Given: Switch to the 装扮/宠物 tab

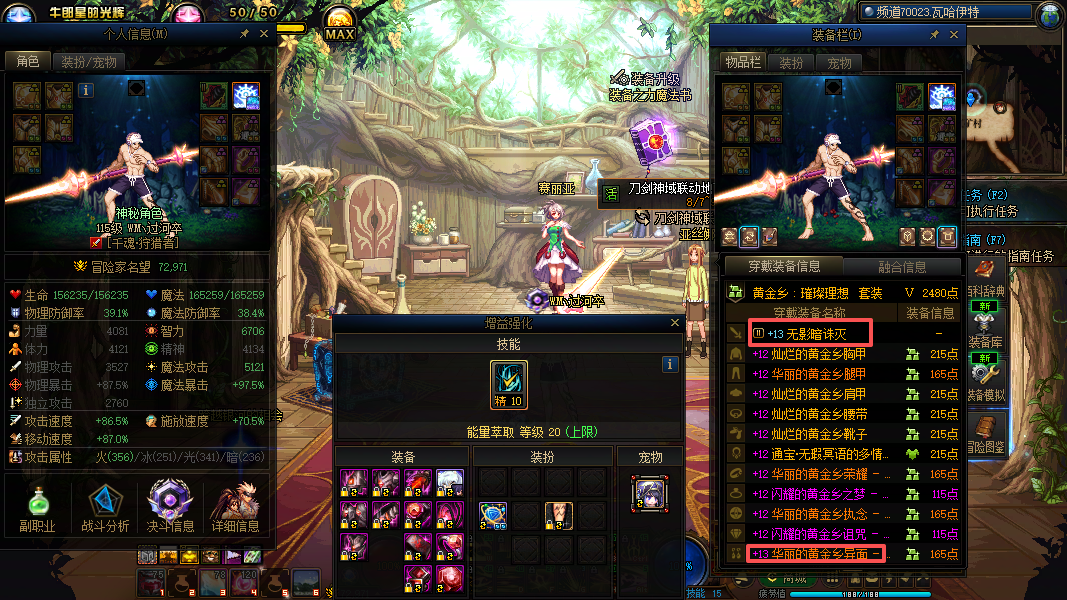Looking at the screenshot, I should (x=89, y=62).
